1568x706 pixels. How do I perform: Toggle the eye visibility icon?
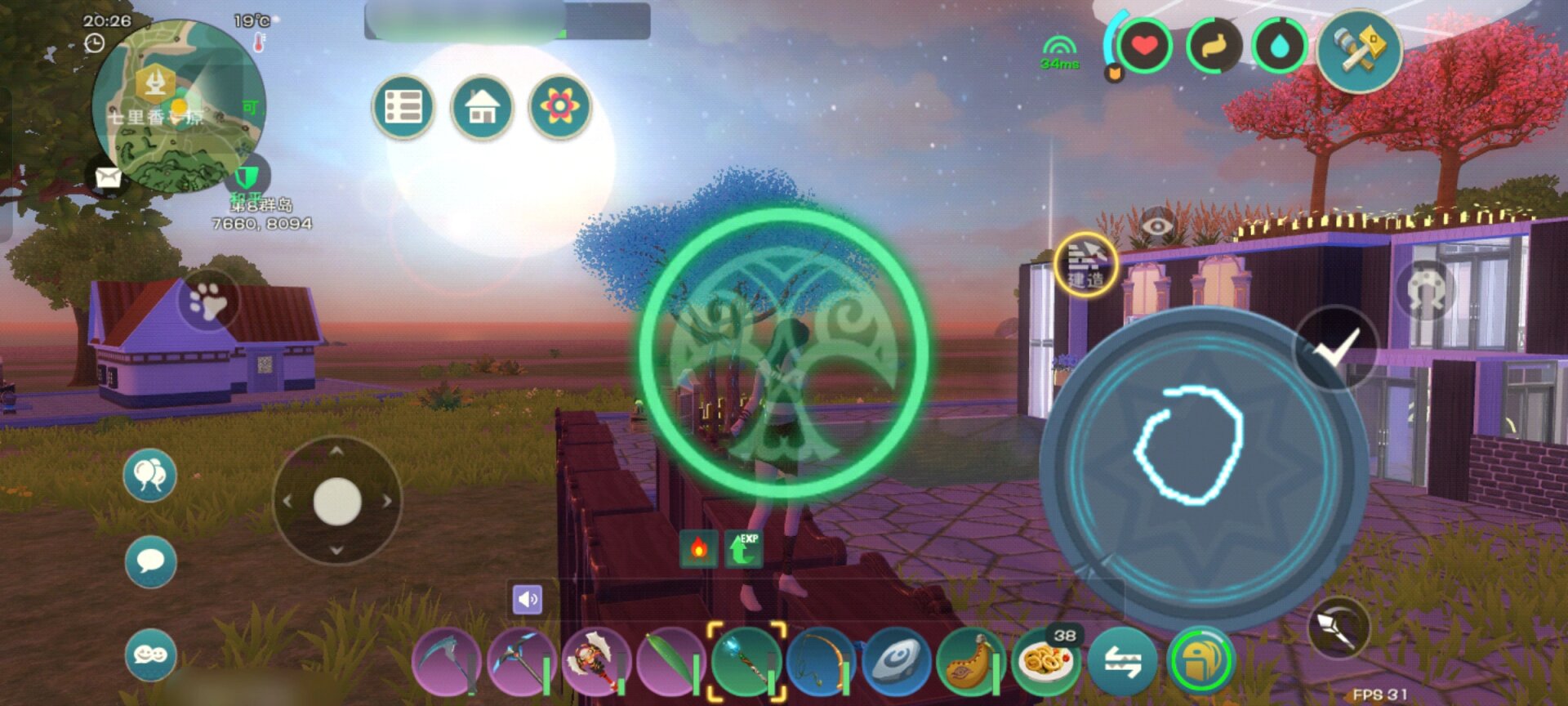tap(1156, 225)
